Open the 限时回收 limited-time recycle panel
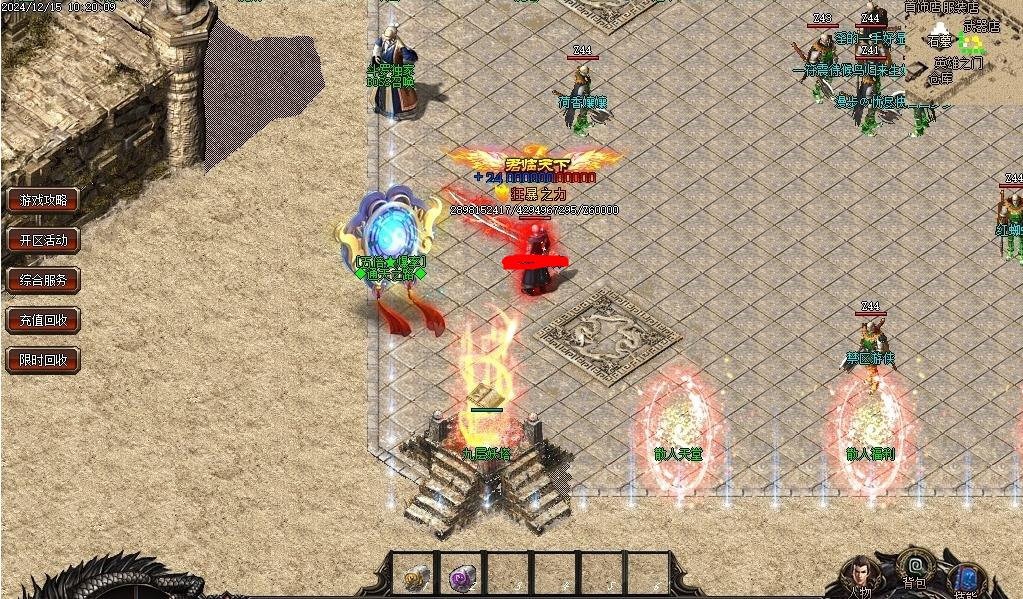The width and height of the screenshot is (1023, 599). [x=43, y=360]
